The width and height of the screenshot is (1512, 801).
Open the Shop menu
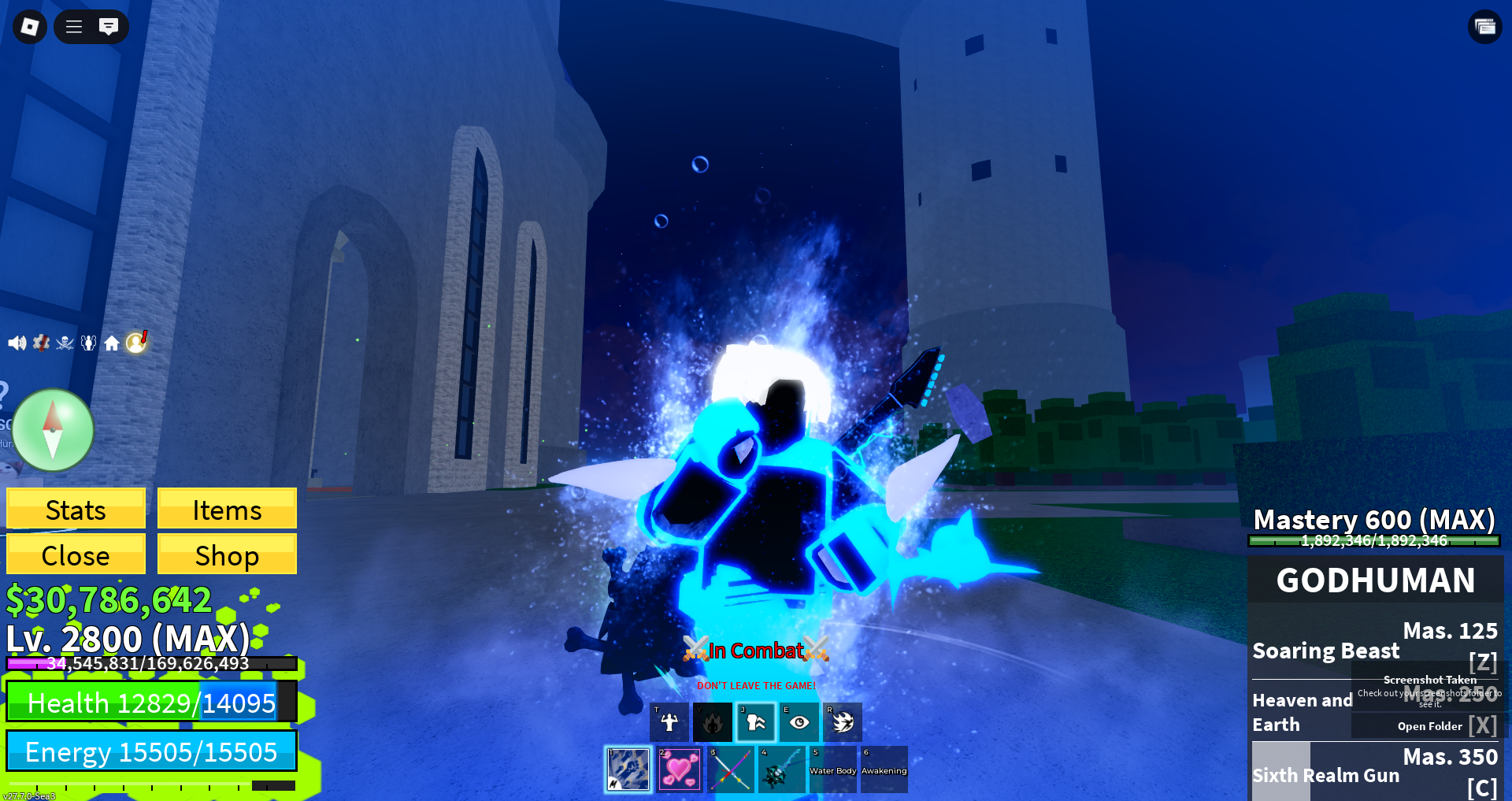coord(227,554)
